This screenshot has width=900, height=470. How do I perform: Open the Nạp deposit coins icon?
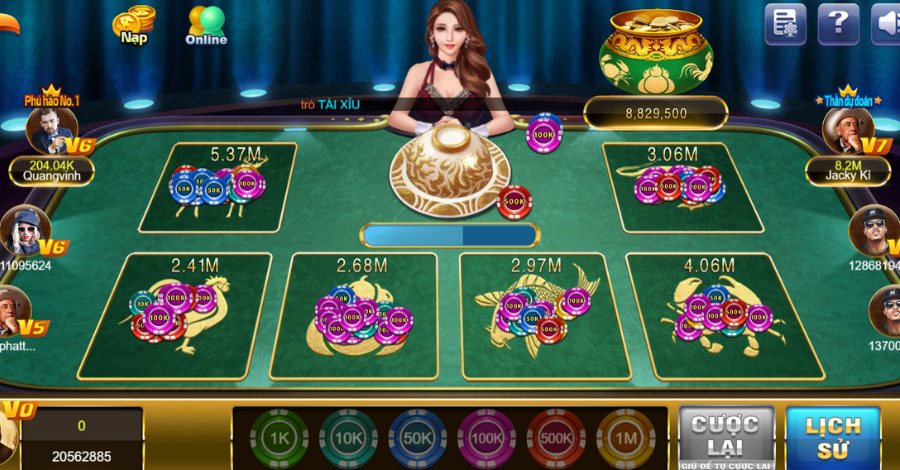[133, 24]
